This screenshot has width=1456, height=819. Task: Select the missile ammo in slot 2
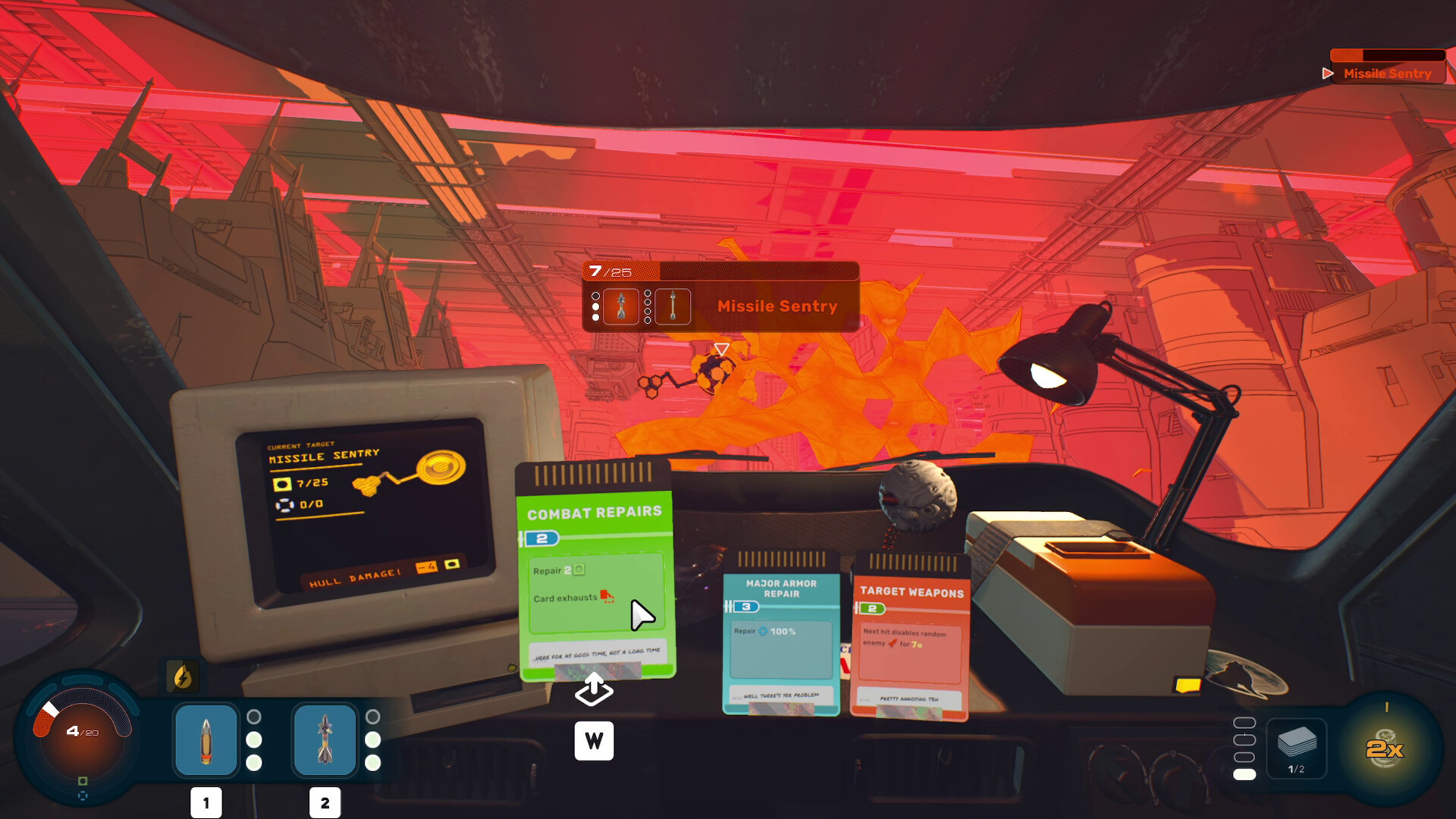point(325,739)
